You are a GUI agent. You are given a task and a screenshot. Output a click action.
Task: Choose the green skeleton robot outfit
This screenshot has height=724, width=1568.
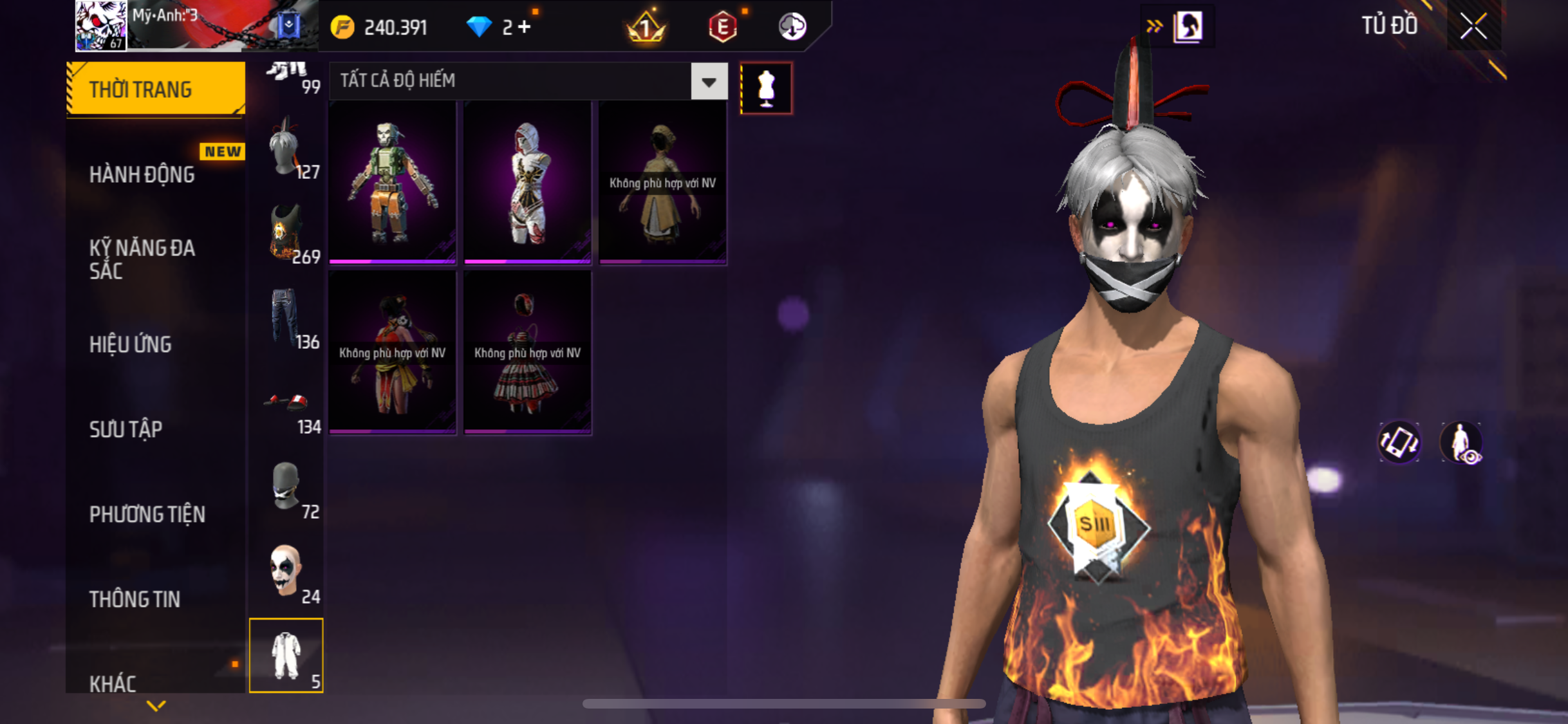[x=393, y=183]
